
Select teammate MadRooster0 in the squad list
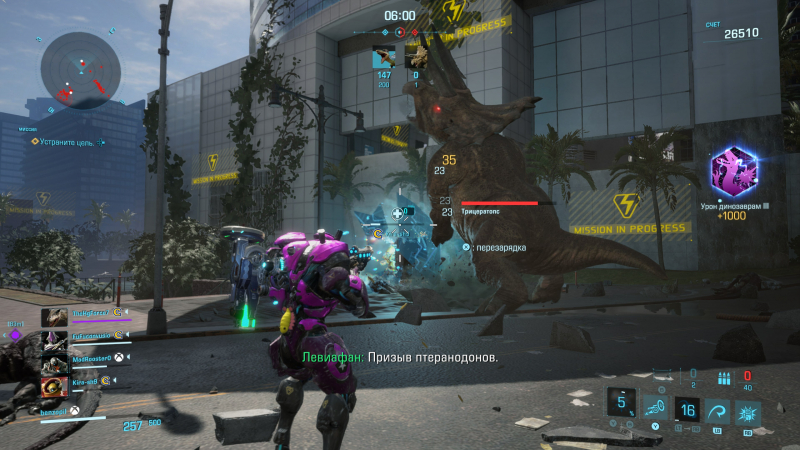pyautogui.click(x=85, y=362)
